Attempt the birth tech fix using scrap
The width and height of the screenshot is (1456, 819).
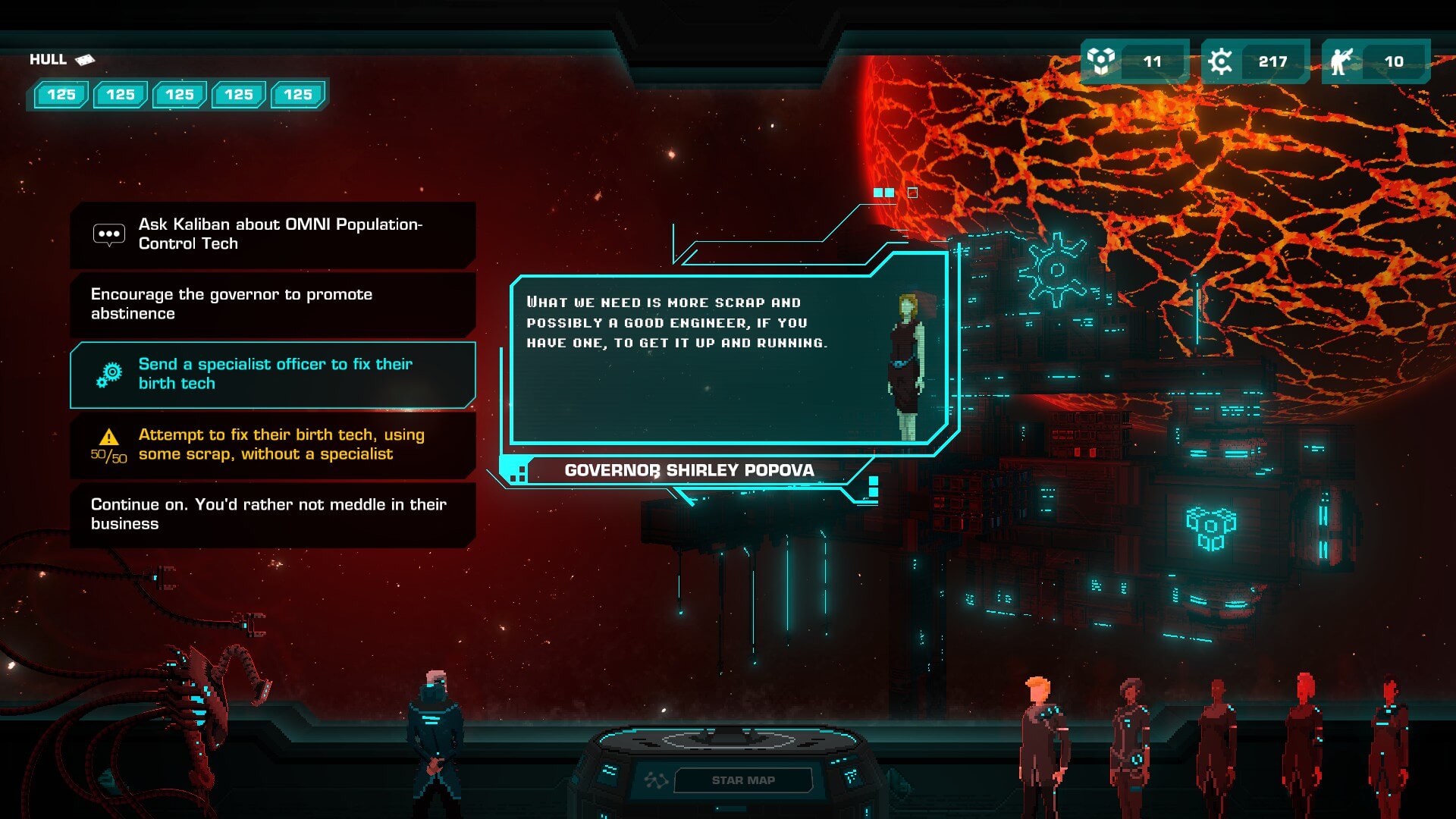(x=273, y=444)
